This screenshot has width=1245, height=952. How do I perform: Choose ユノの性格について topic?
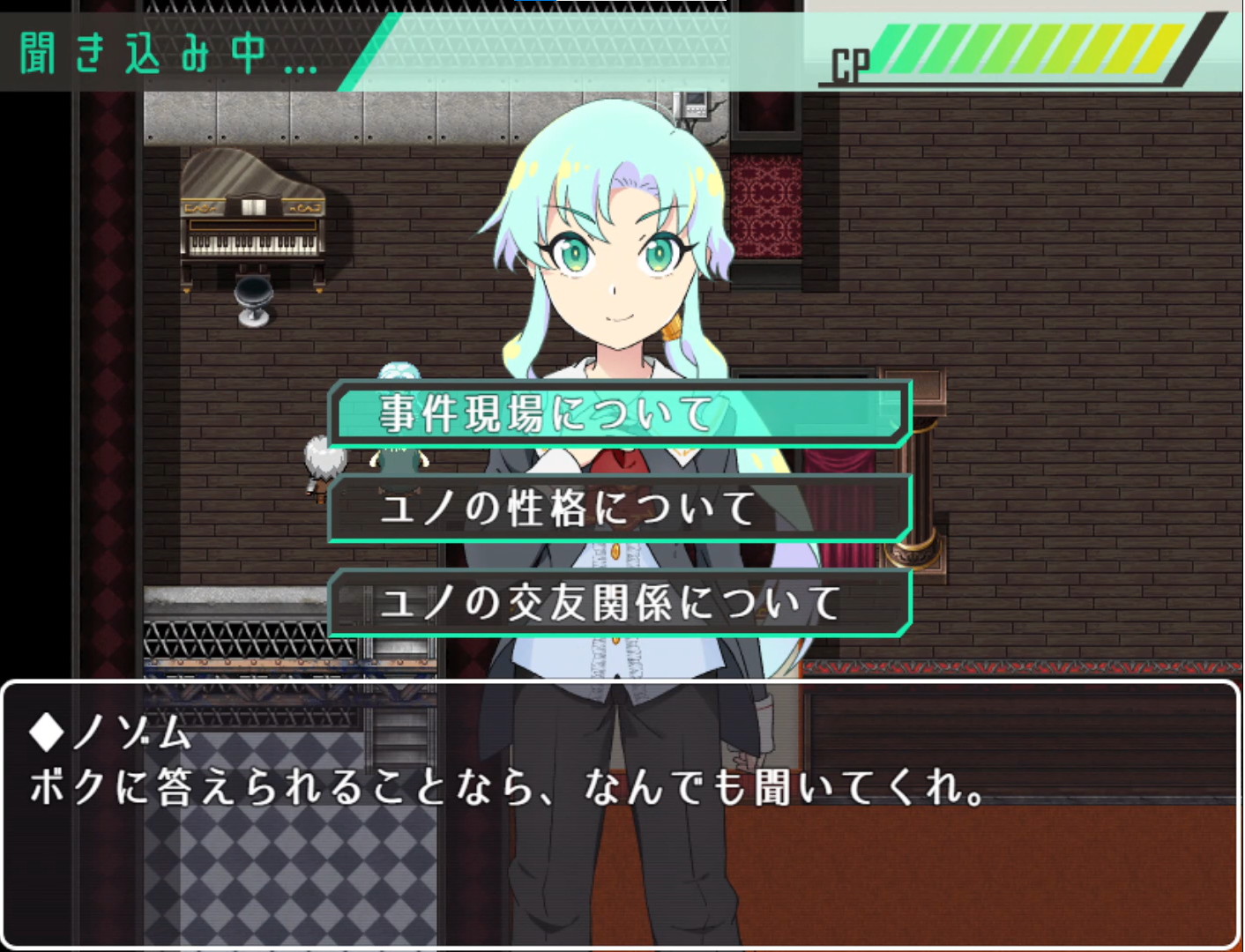(x=620, y=509)
